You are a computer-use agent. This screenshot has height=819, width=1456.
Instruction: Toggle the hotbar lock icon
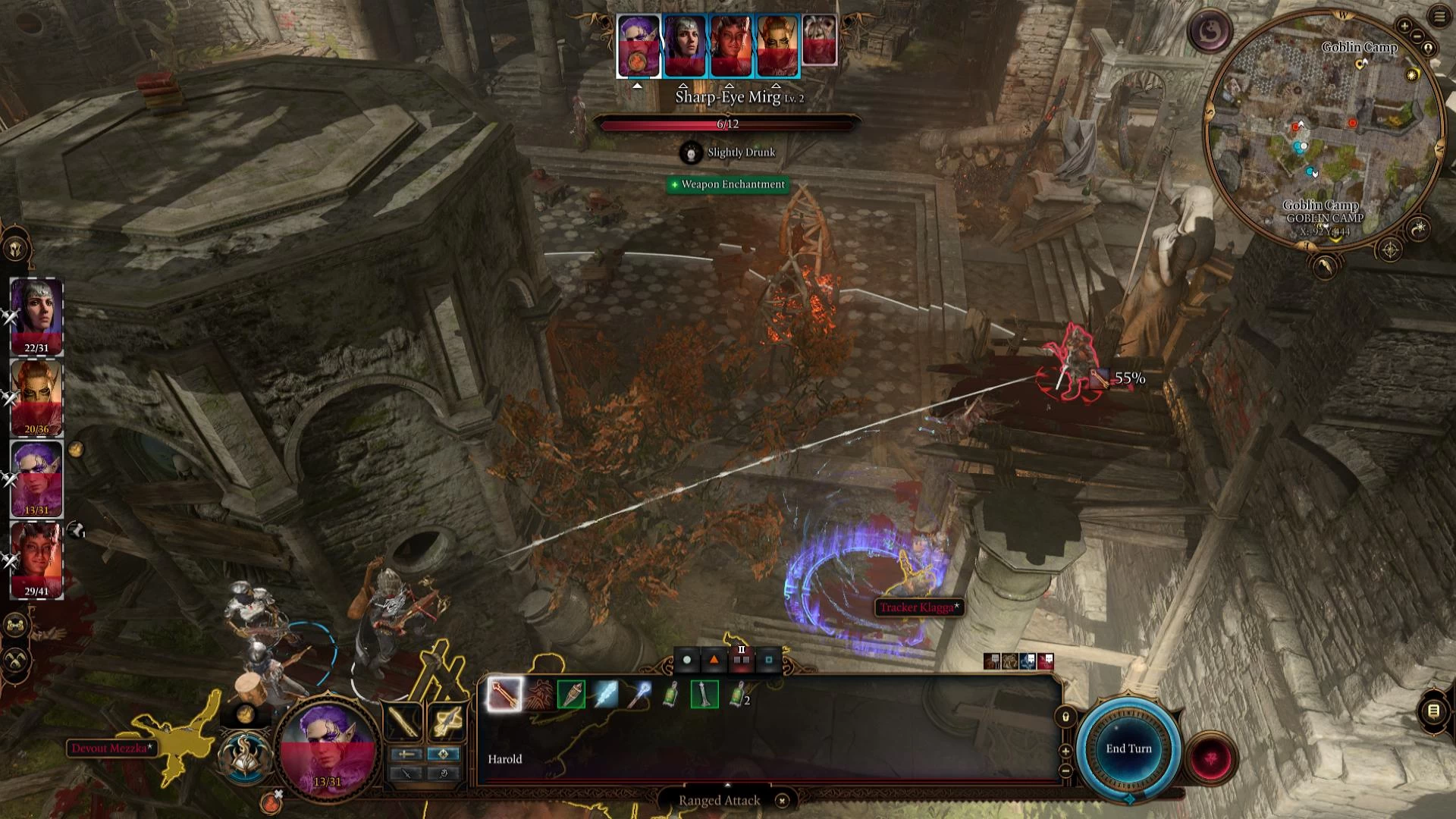pyautogui.click(x=1065, y=717)
